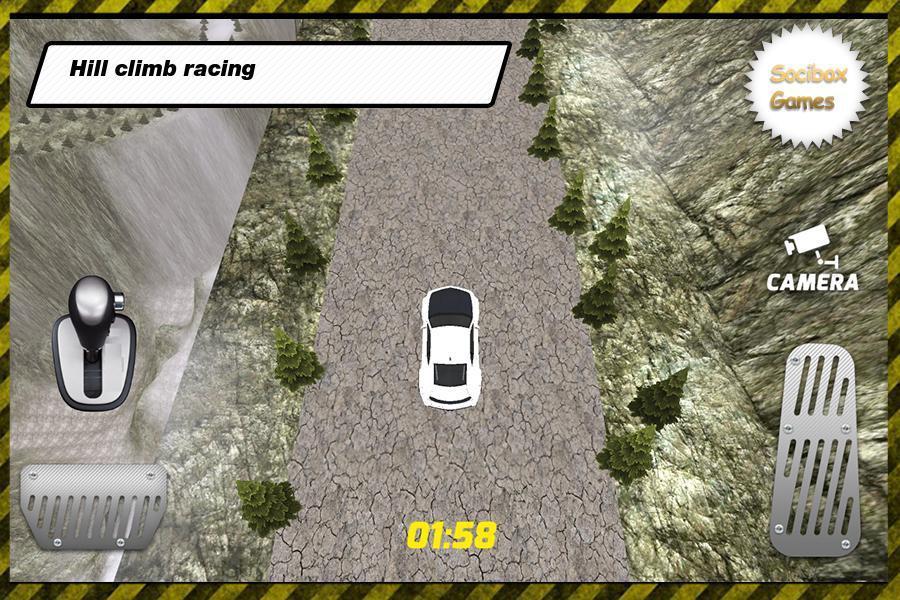Screen dimensions: 900x600
Task: Switch the view with the Camera button
Action: (812, 260)
